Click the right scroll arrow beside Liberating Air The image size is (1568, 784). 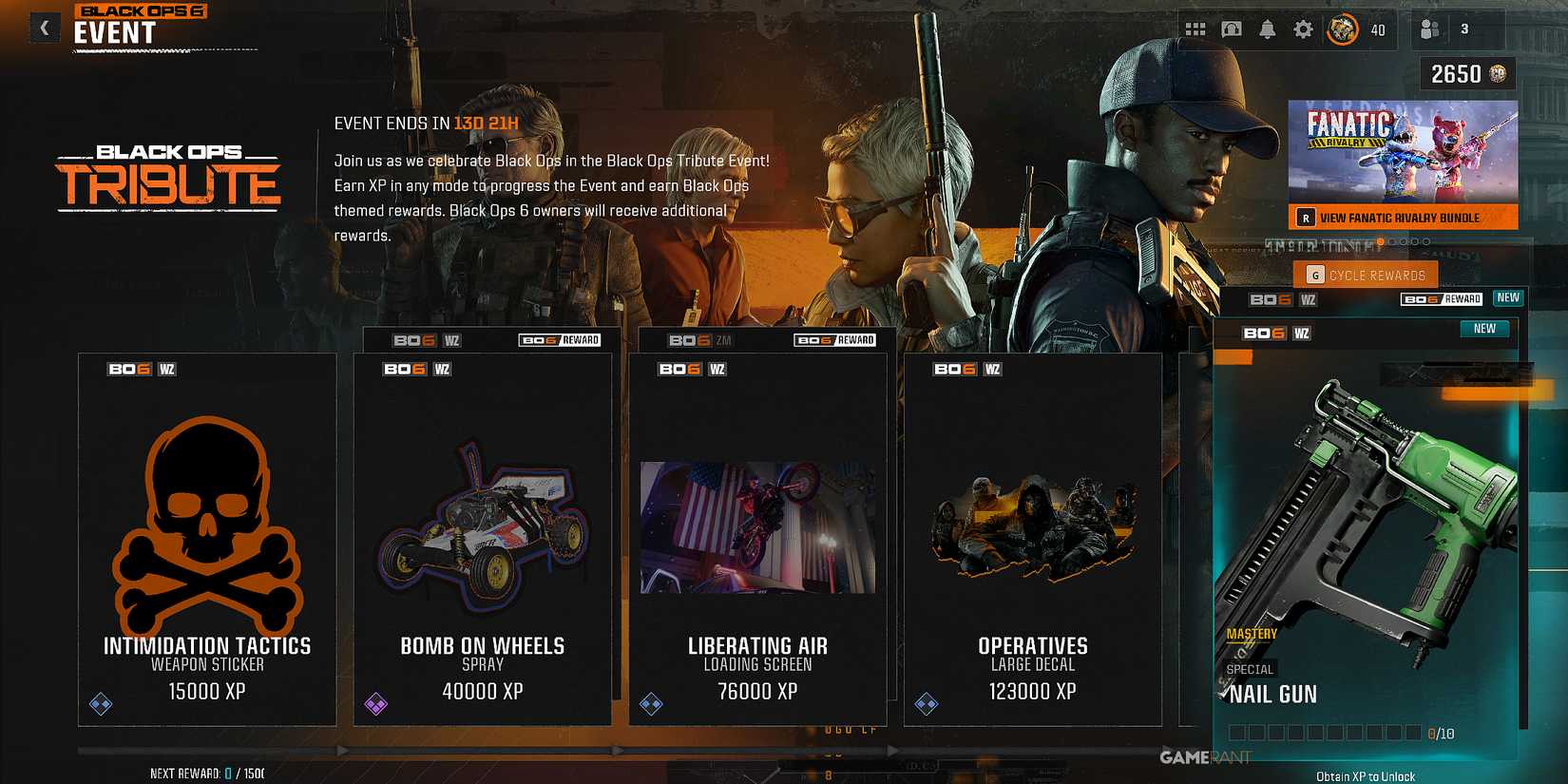point(891,751)
